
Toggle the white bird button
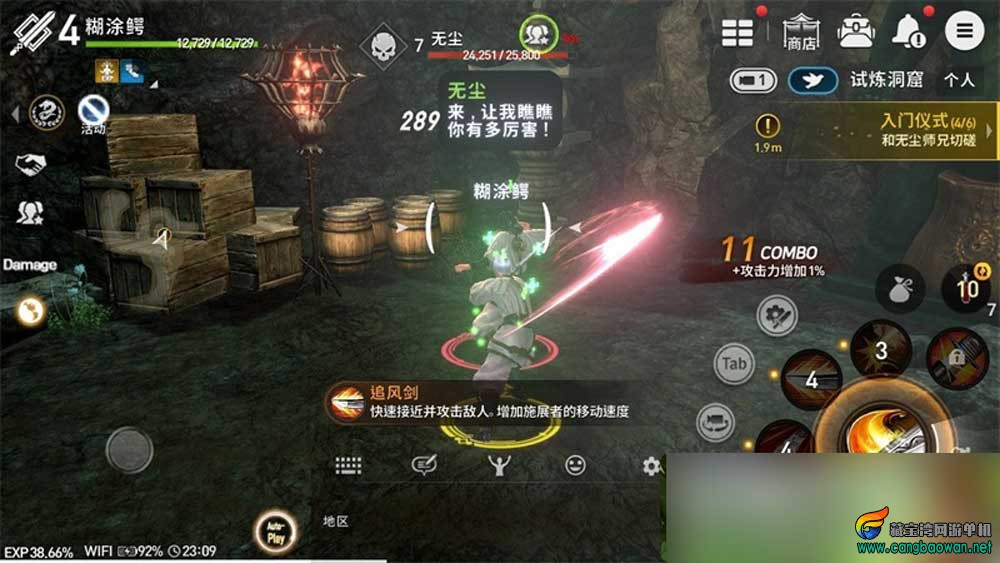812,80
